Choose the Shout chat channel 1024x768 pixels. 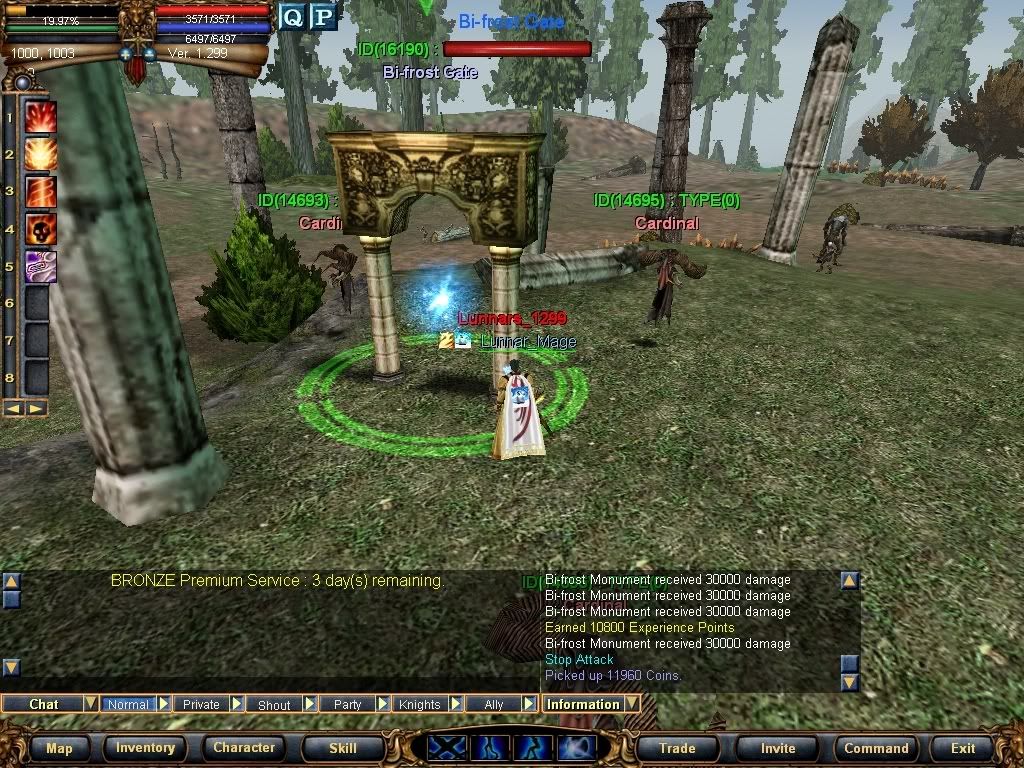[274, 704]
